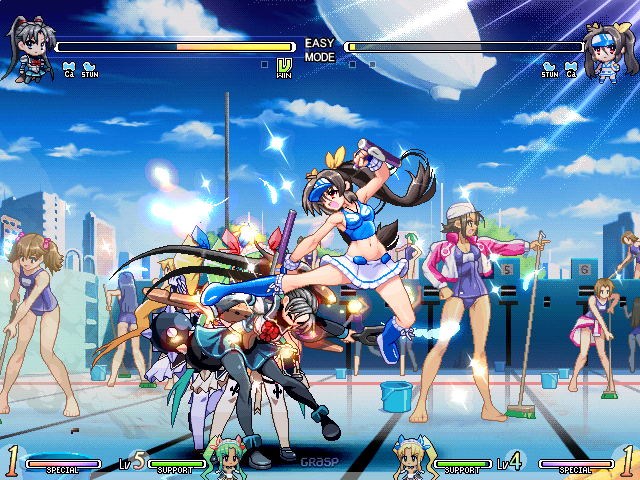The width and height of the screenshot is (640, 480).
Task: Click the green WIN round marker
Action: click(x=284, y=68)
